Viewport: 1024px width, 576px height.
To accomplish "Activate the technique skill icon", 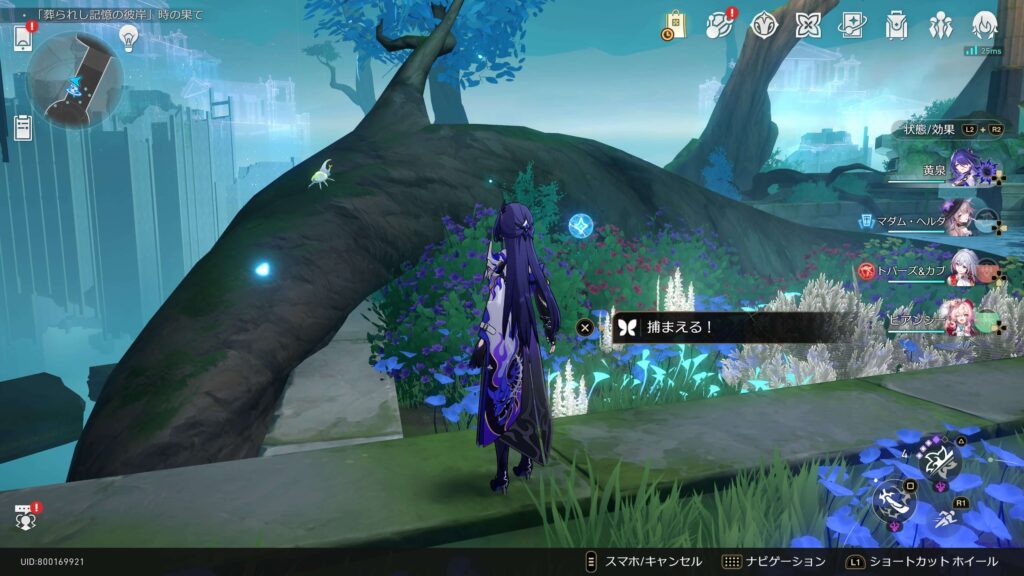I will [x=940, y=458].
